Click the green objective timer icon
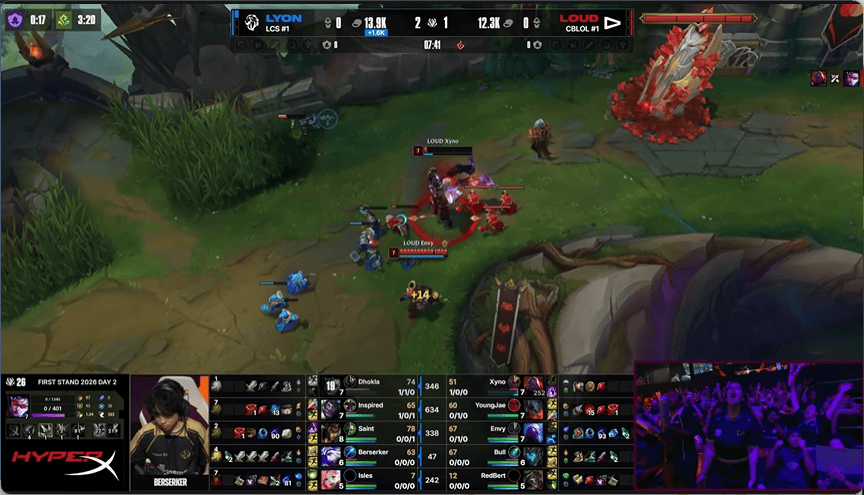The width and height of the screenshot is (864, 495). click(x=62, y=18)
